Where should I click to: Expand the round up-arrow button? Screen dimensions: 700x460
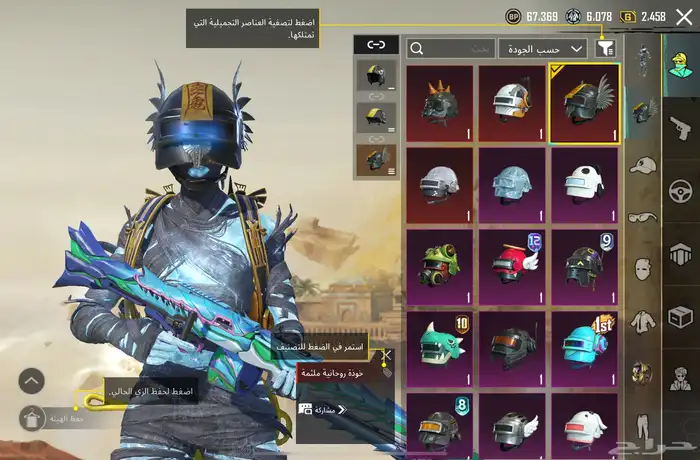[x=32, y=381]
